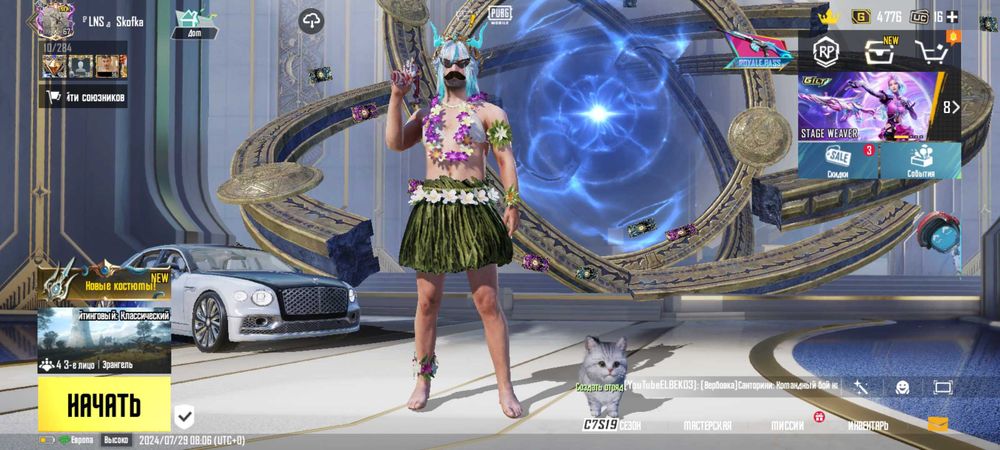Open the Скидки sale offers

click(x=838, y=161)
